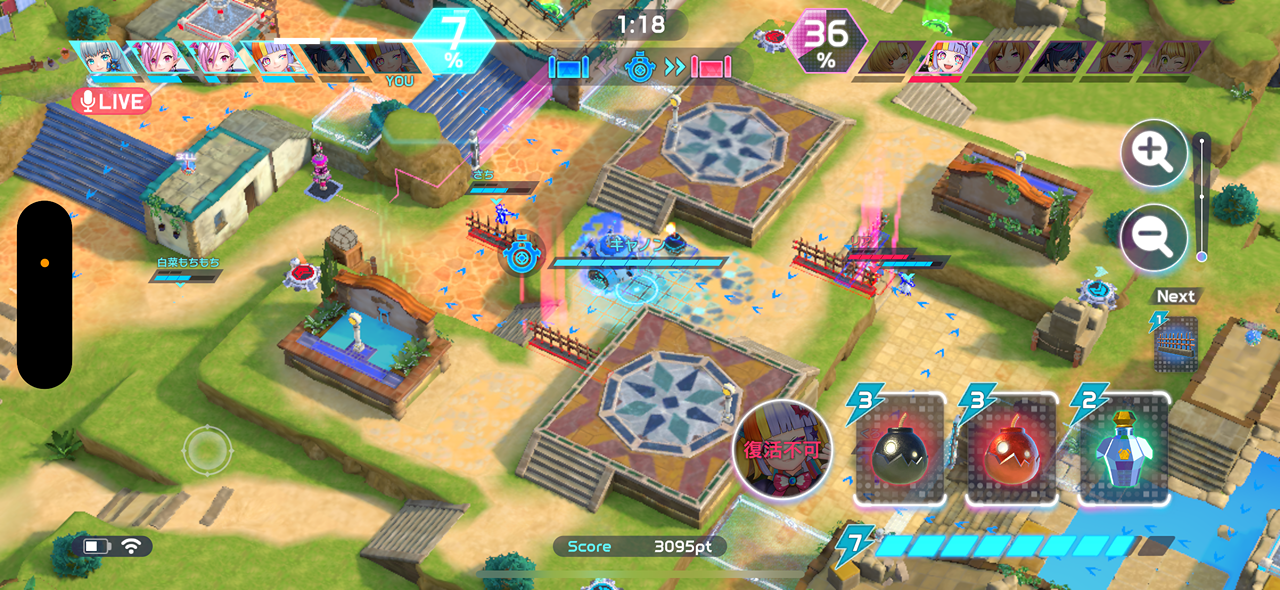This screenshot has height=590, width=1280.
Task: Zoom in with the magnifier plus button
Action: 1153,153
